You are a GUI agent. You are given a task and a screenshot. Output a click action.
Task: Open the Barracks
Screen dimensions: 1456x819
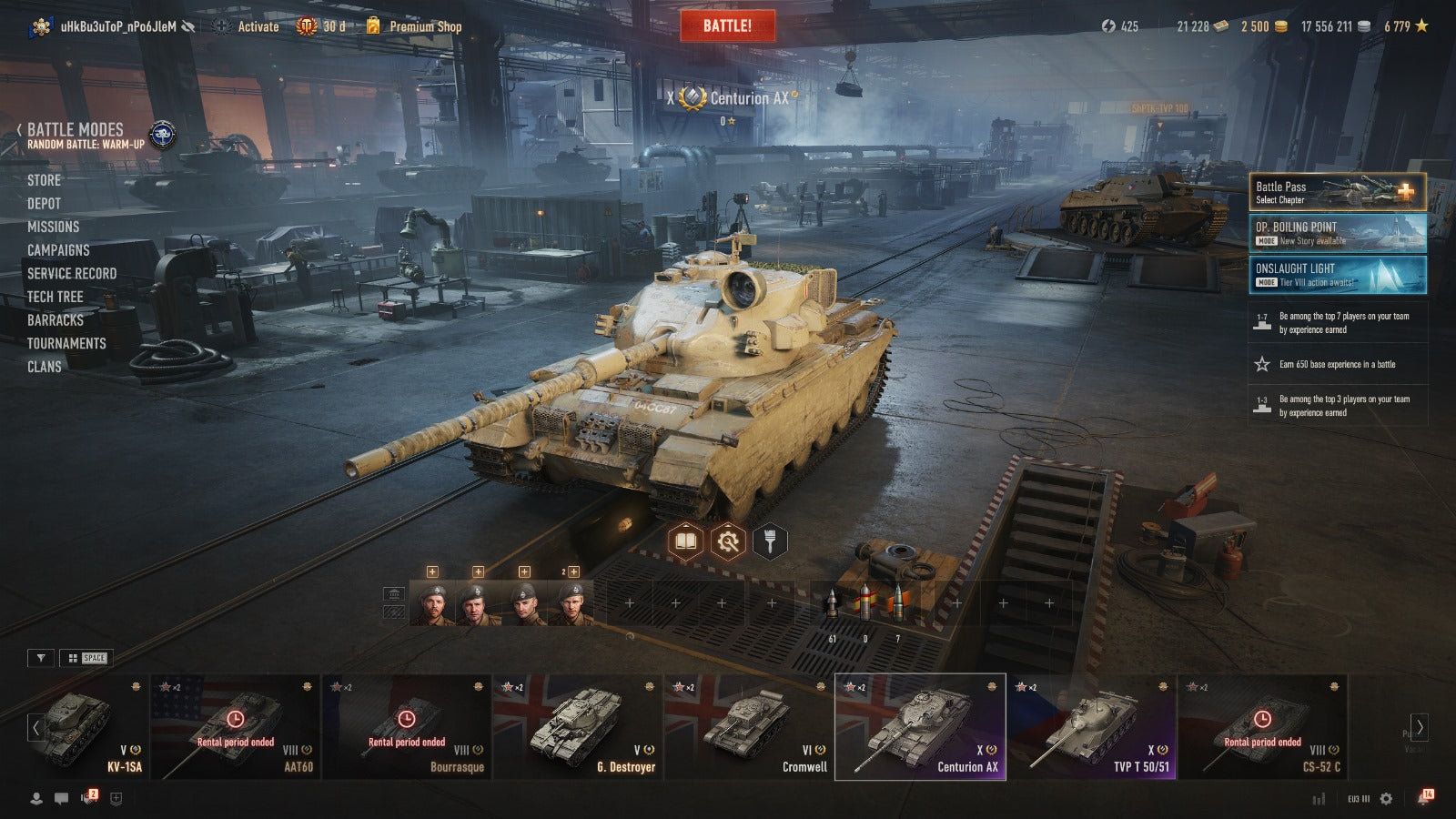pos(55,320)
